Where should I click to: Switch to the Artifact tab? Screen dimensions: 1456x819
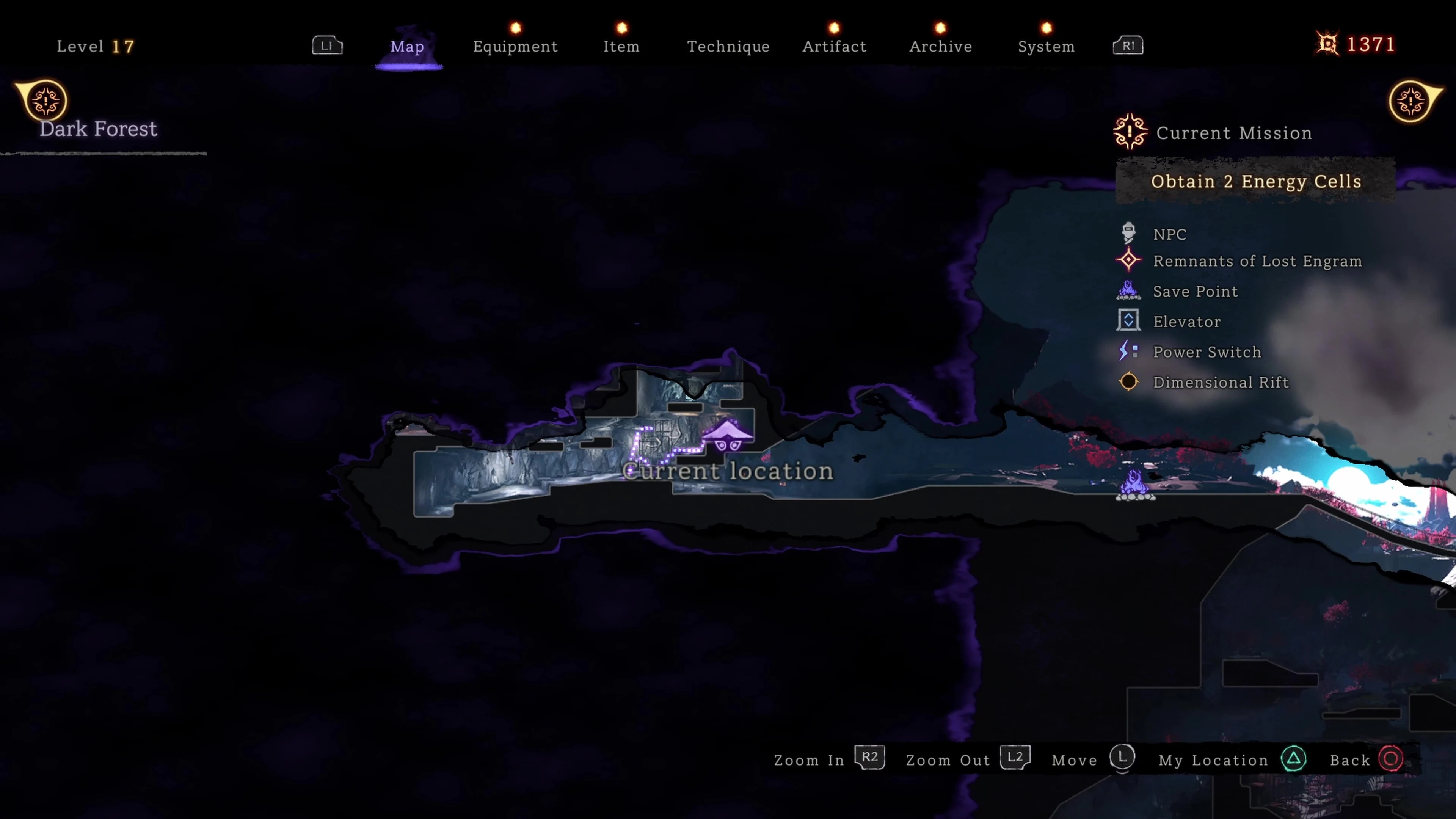click(834, 46)
